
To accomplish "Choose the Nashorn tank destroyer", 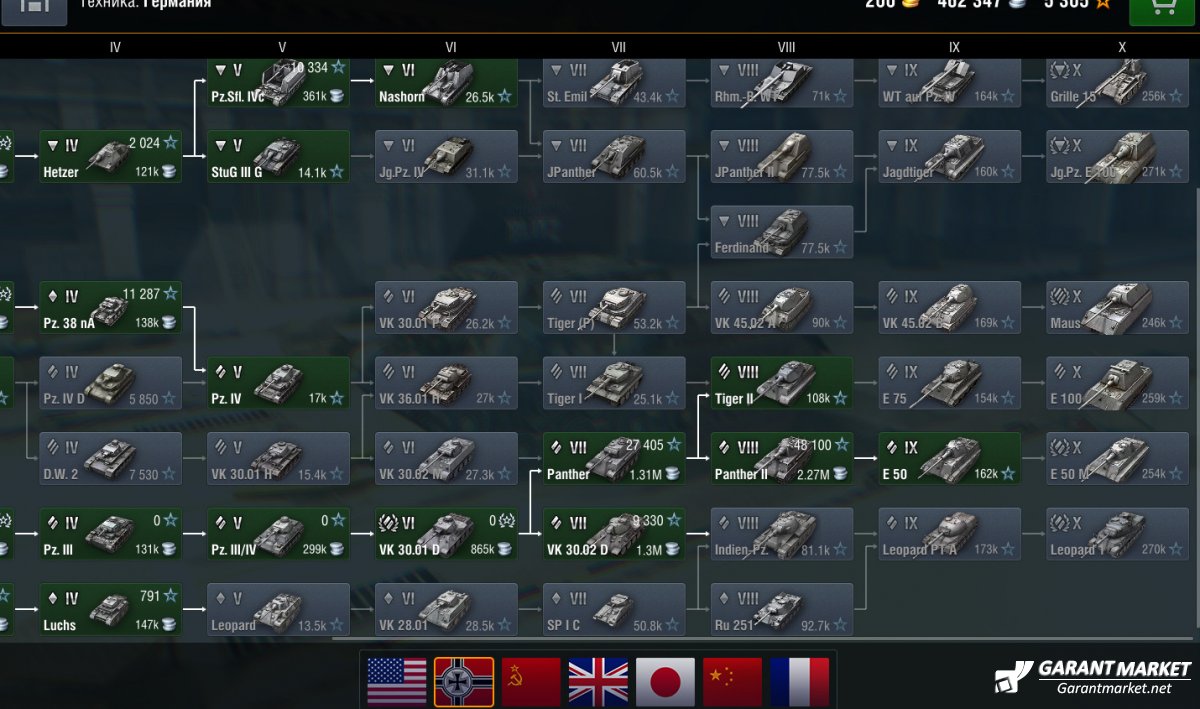I will (447, 82).
